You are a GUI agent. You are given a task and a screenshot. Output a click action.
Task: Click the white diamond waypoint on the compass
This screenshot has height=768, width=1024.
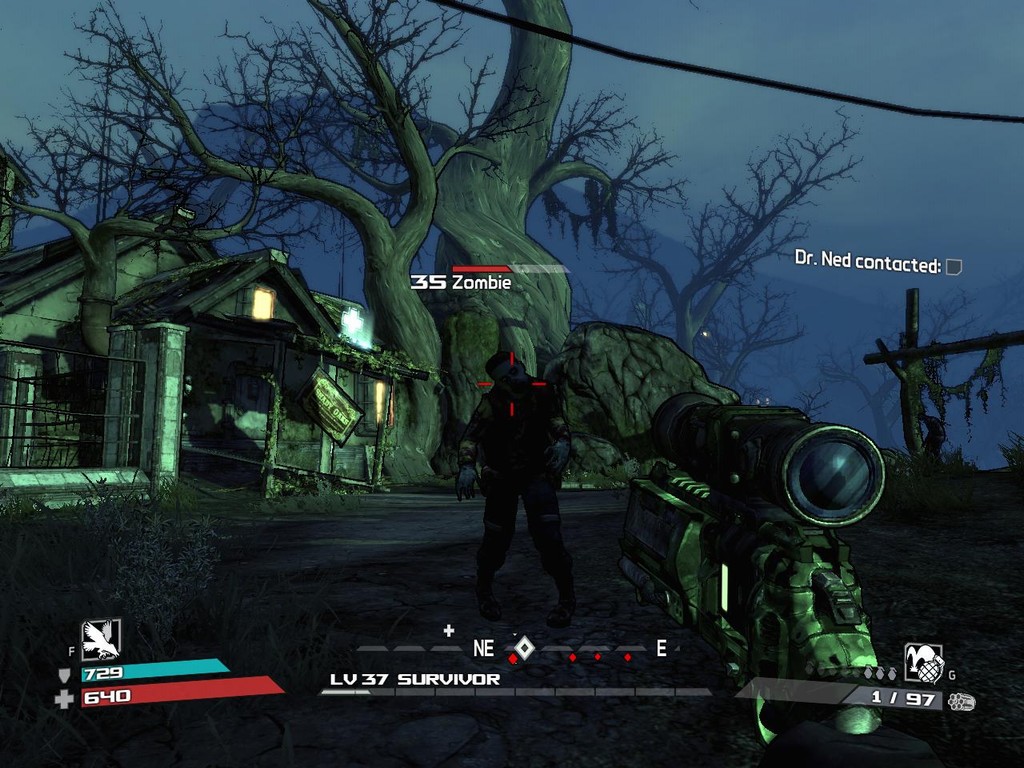pos(524,648)
